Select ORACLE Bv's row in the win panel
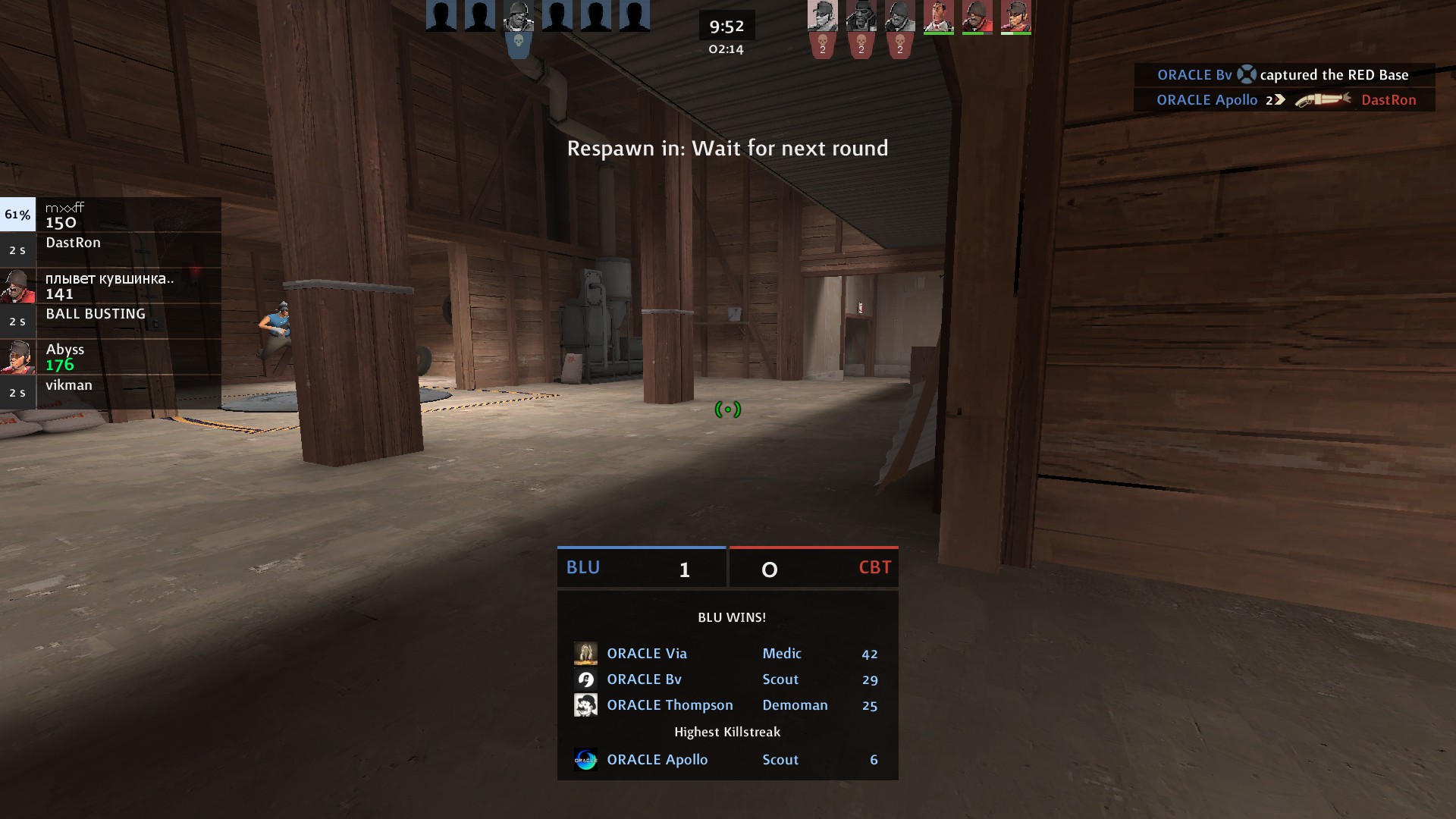The height and width of the screenshot is (819, 1456). tap(726, 679)
